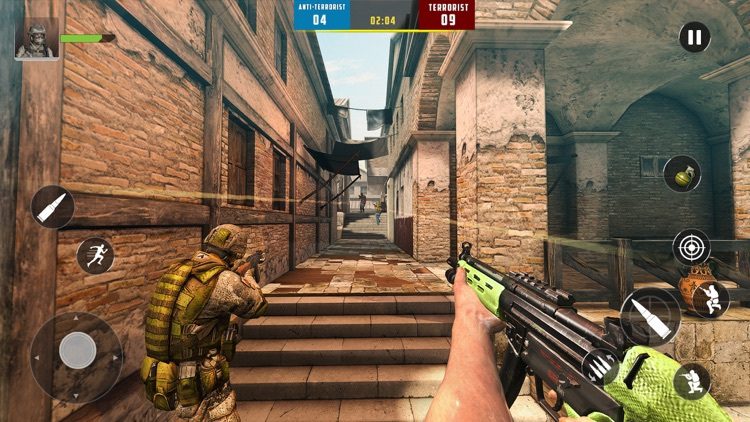Select the soldier avatar portrait

(36, 40)
